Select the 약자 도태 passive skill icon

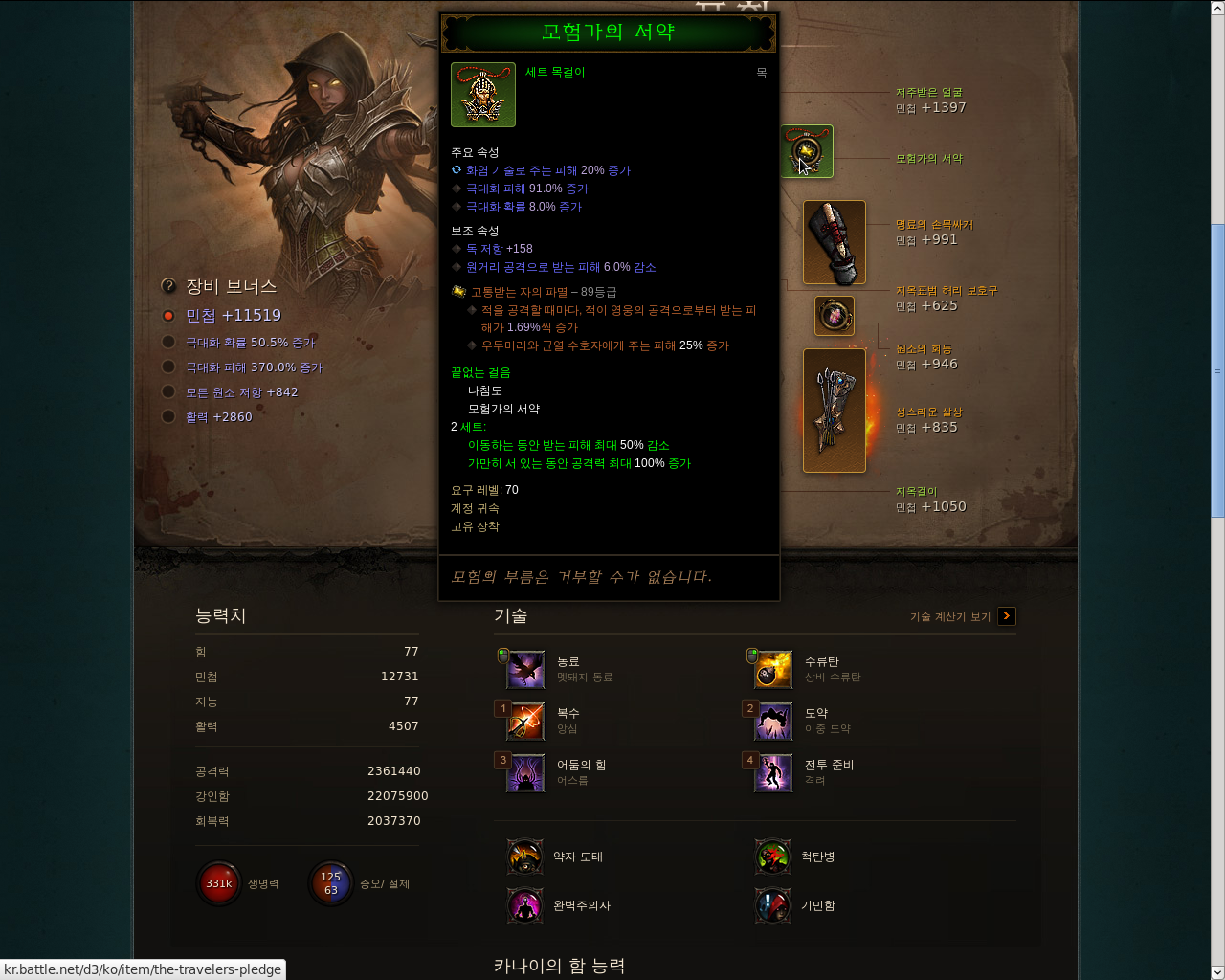pos(524,857)
